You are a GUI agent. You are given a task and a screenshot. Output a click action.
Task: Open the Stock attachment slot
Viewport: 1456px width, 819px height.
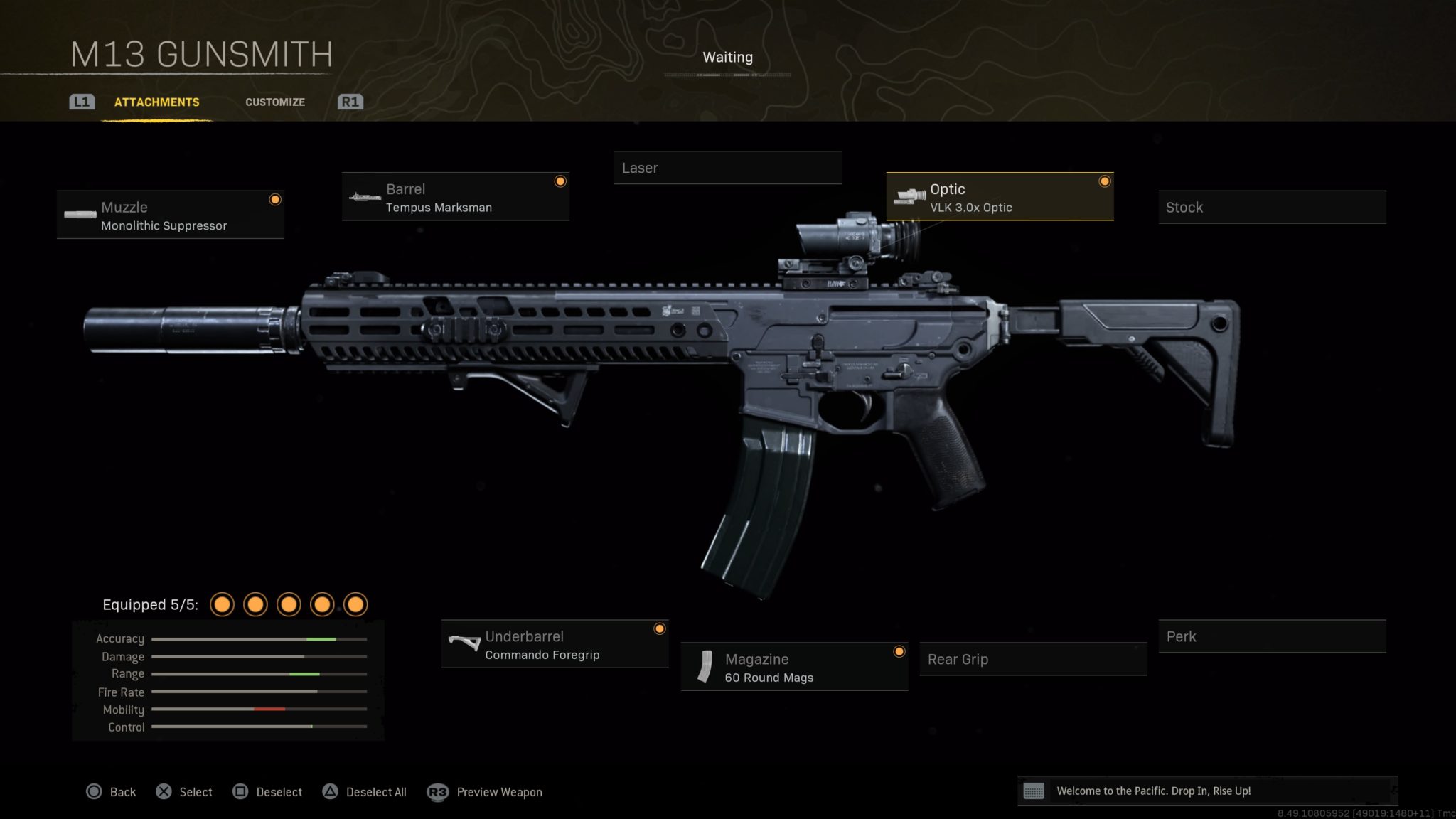tap(1271, 207)
